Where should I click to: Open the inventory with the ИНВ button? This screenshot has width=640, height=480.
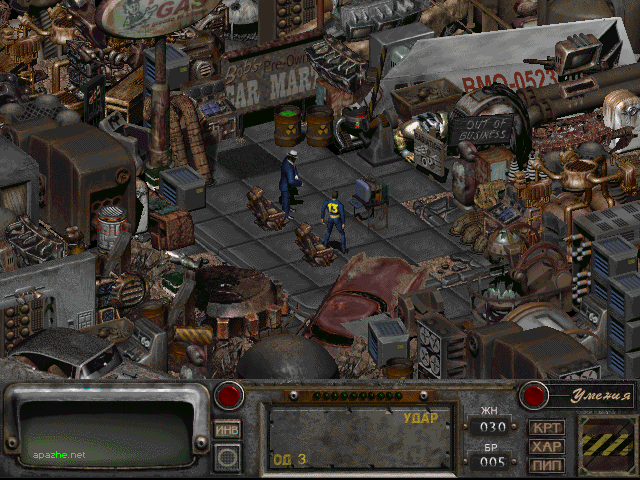point(227,428)
